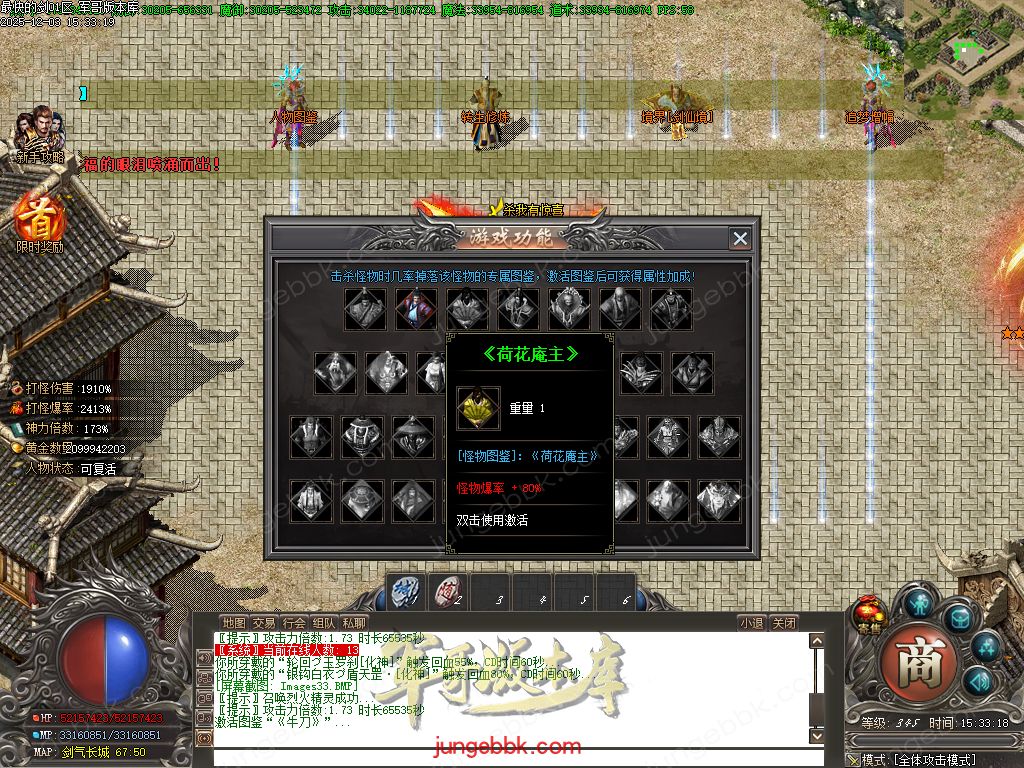The height and width of the screenshot is (768, 1024).
Task: Select the colored monster portrait in codex
Action: coord(416,309)
